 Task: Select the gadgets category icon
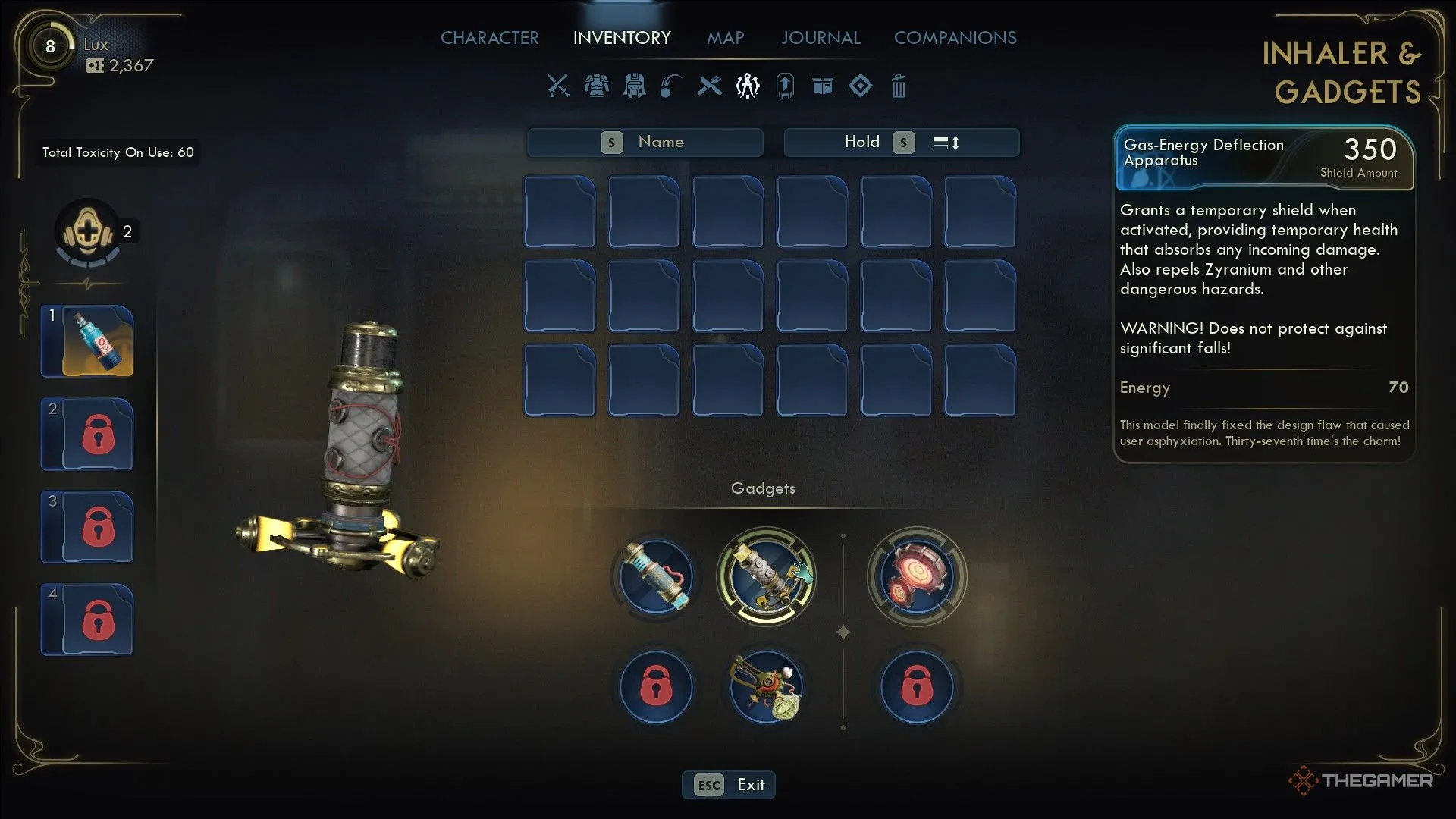click(x=747, y=86)
